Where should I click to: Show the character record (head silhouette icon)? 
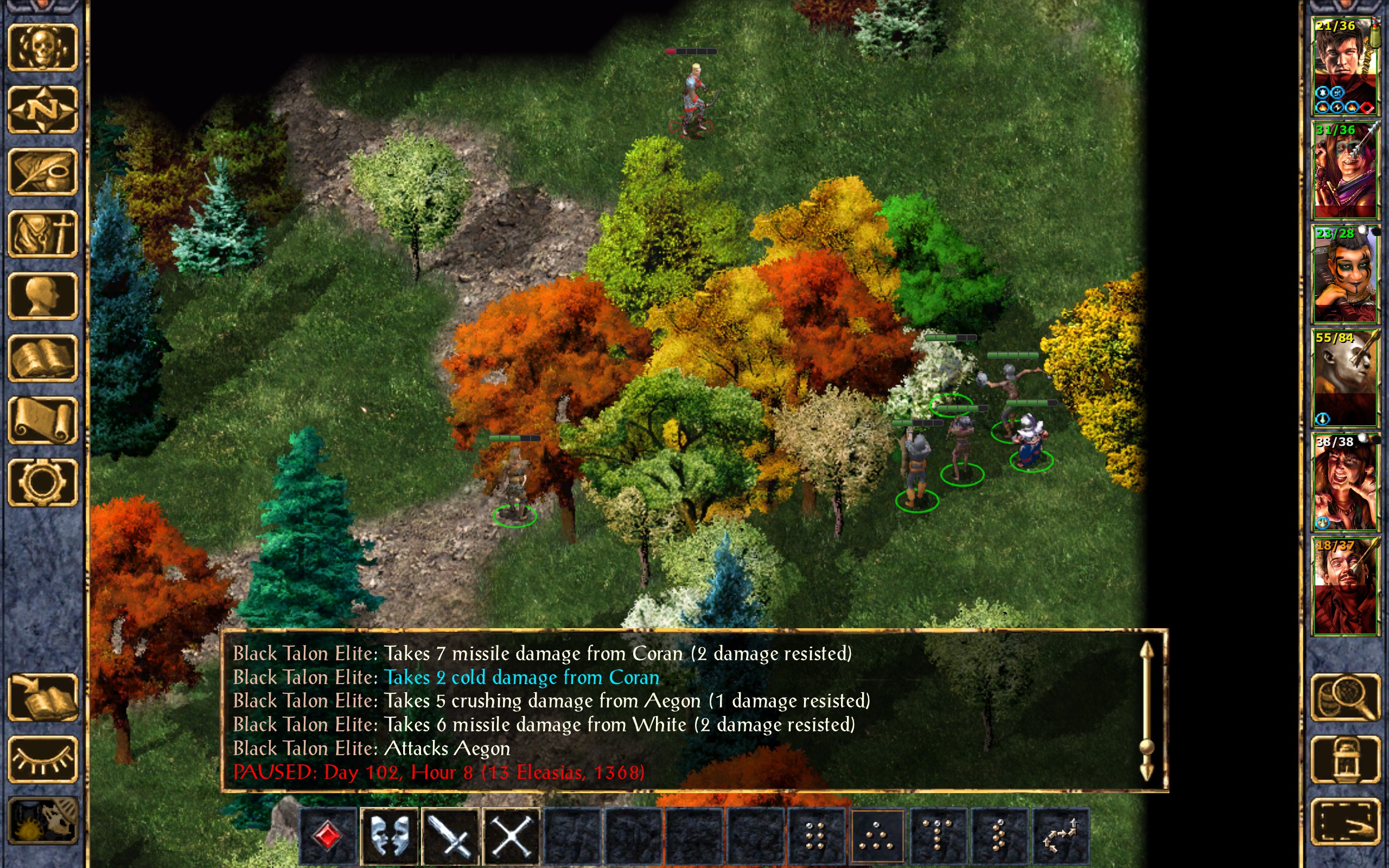pos(42,296)
